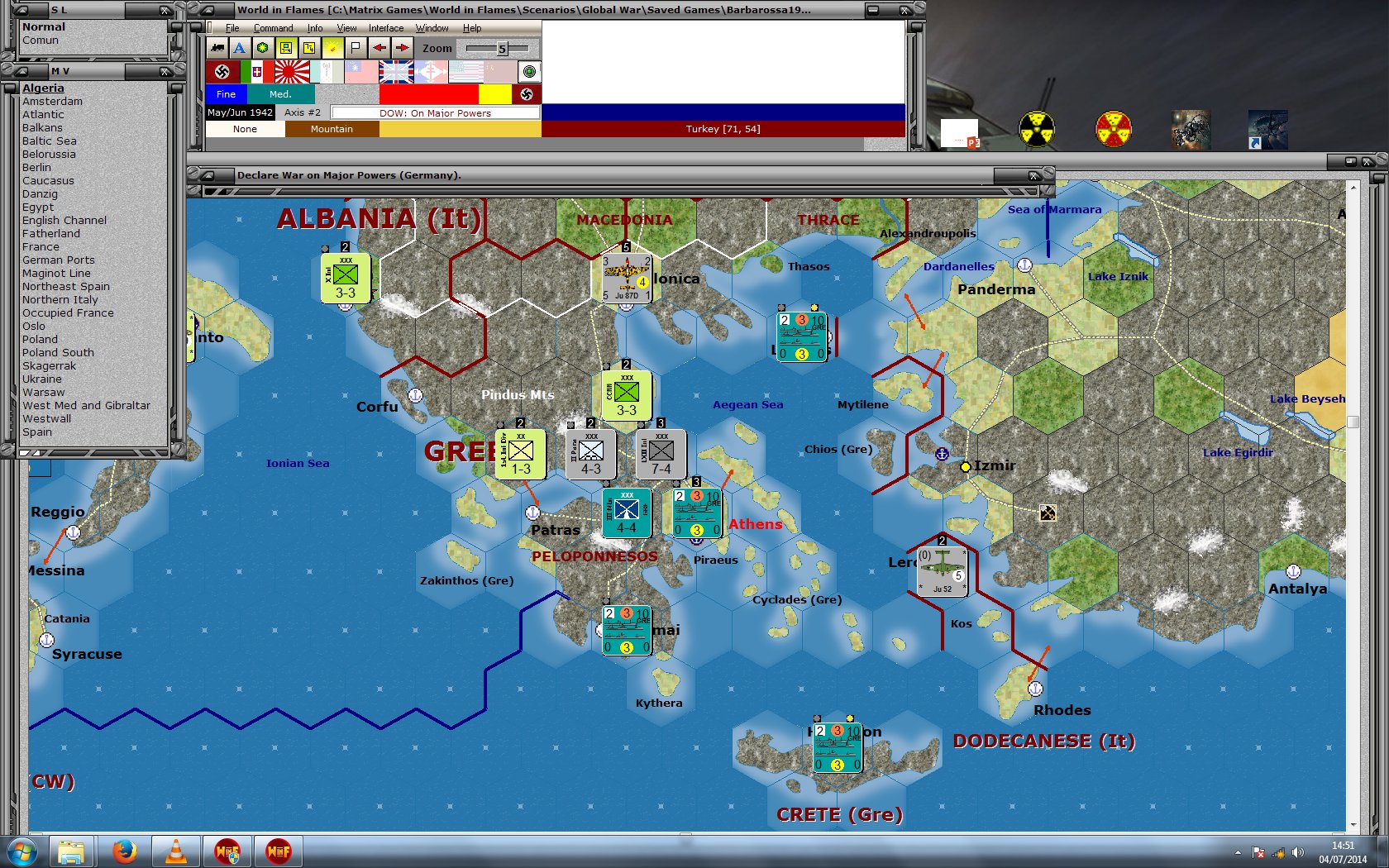Click the red back arrow toolbar icon
1389x868 pixels.
coord(379,49)
